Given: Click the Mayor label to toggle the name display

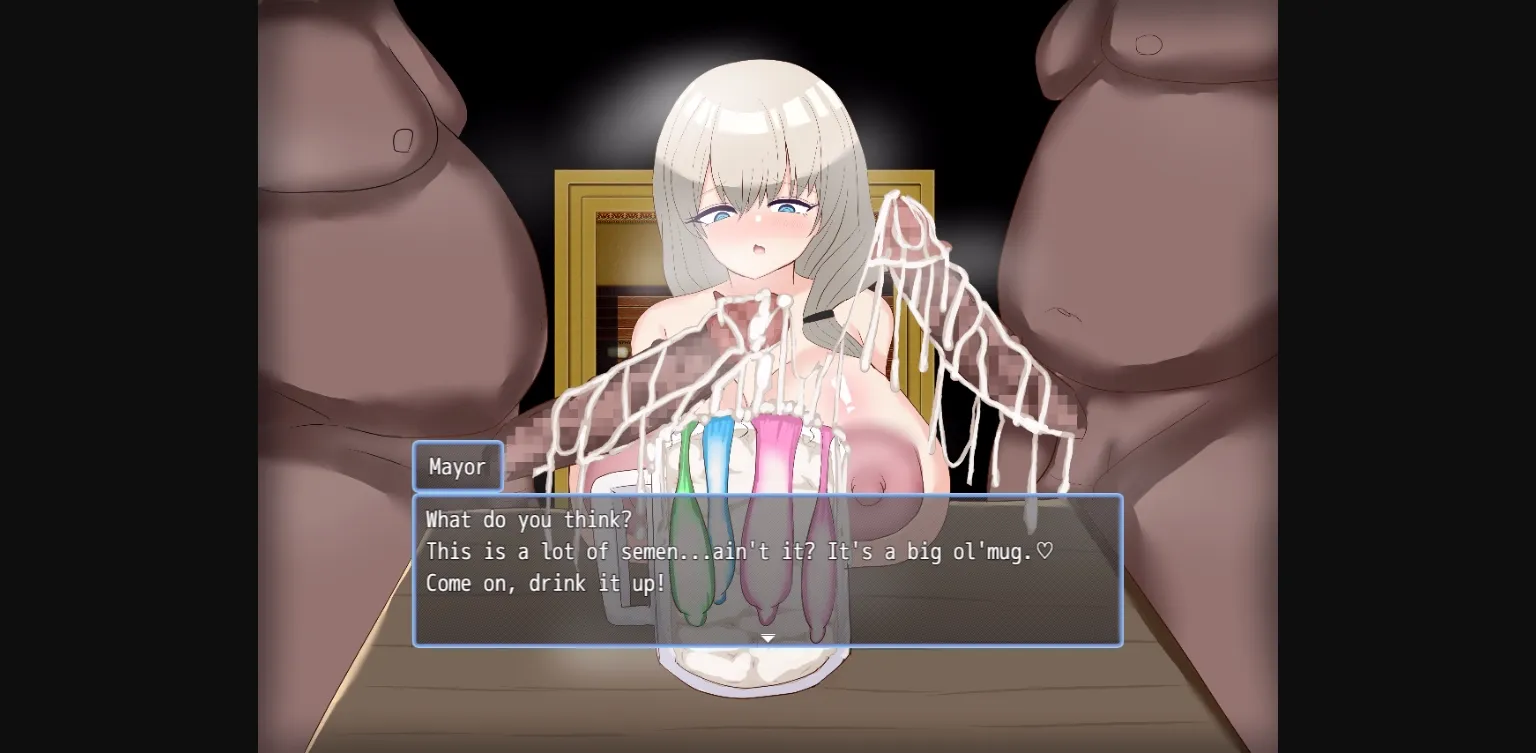Looking at the screenshot, I should coord(457,466).
